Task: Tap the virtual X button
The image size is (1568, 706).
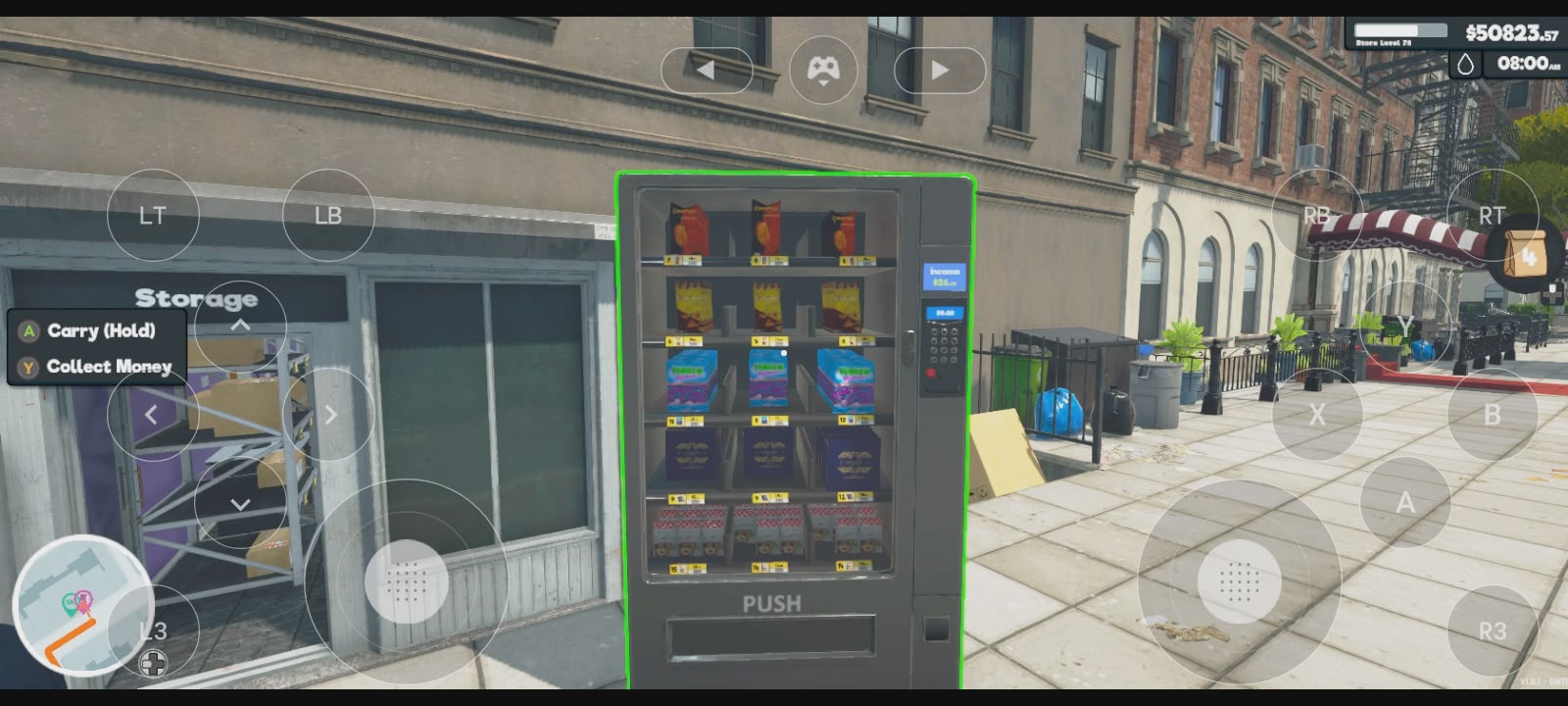Action: (x=1317, y=415)
